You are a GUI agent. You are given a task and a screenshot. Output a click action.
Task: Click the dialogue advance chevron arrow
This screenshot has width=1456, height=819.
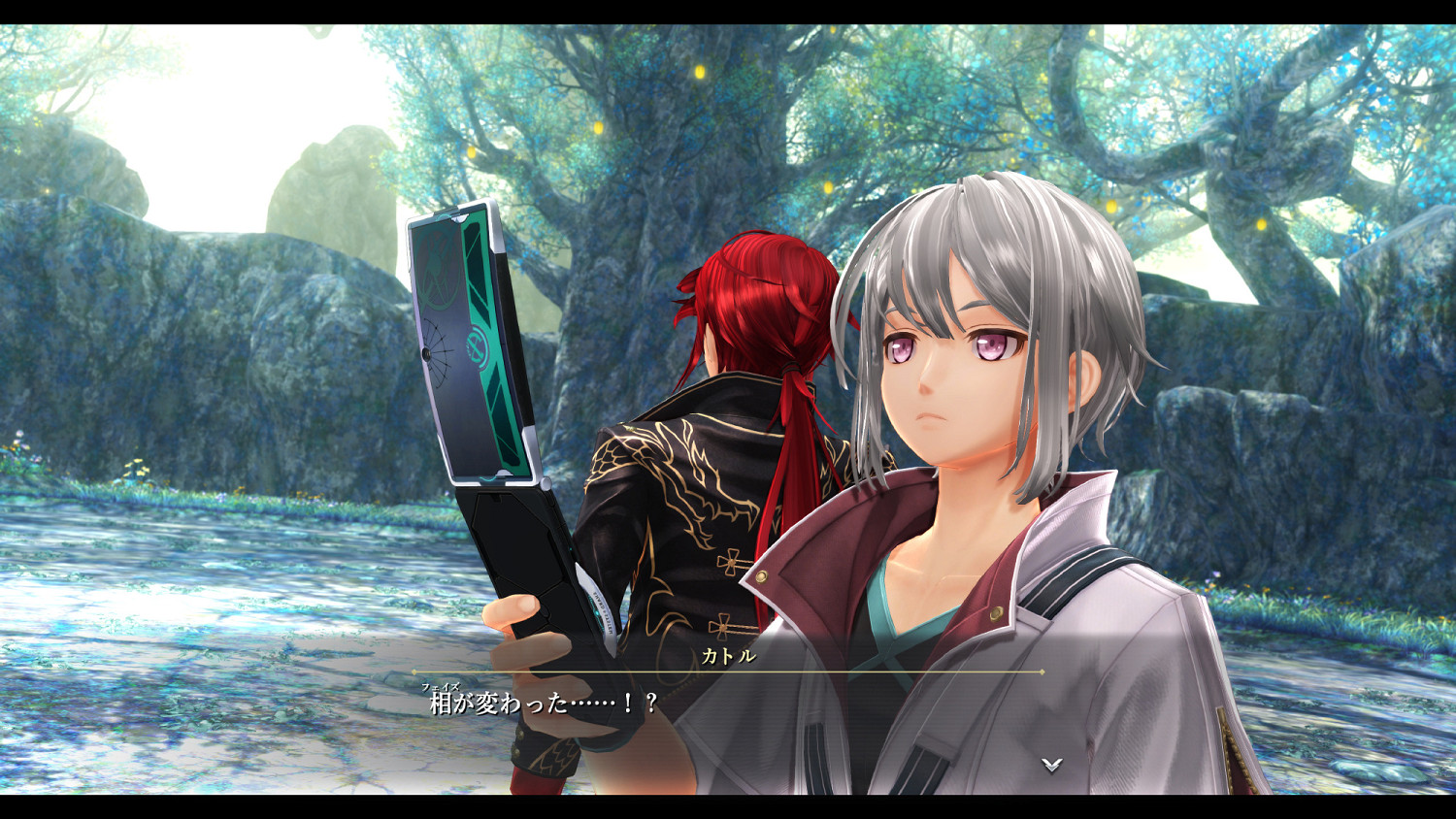click(1051, 764)
